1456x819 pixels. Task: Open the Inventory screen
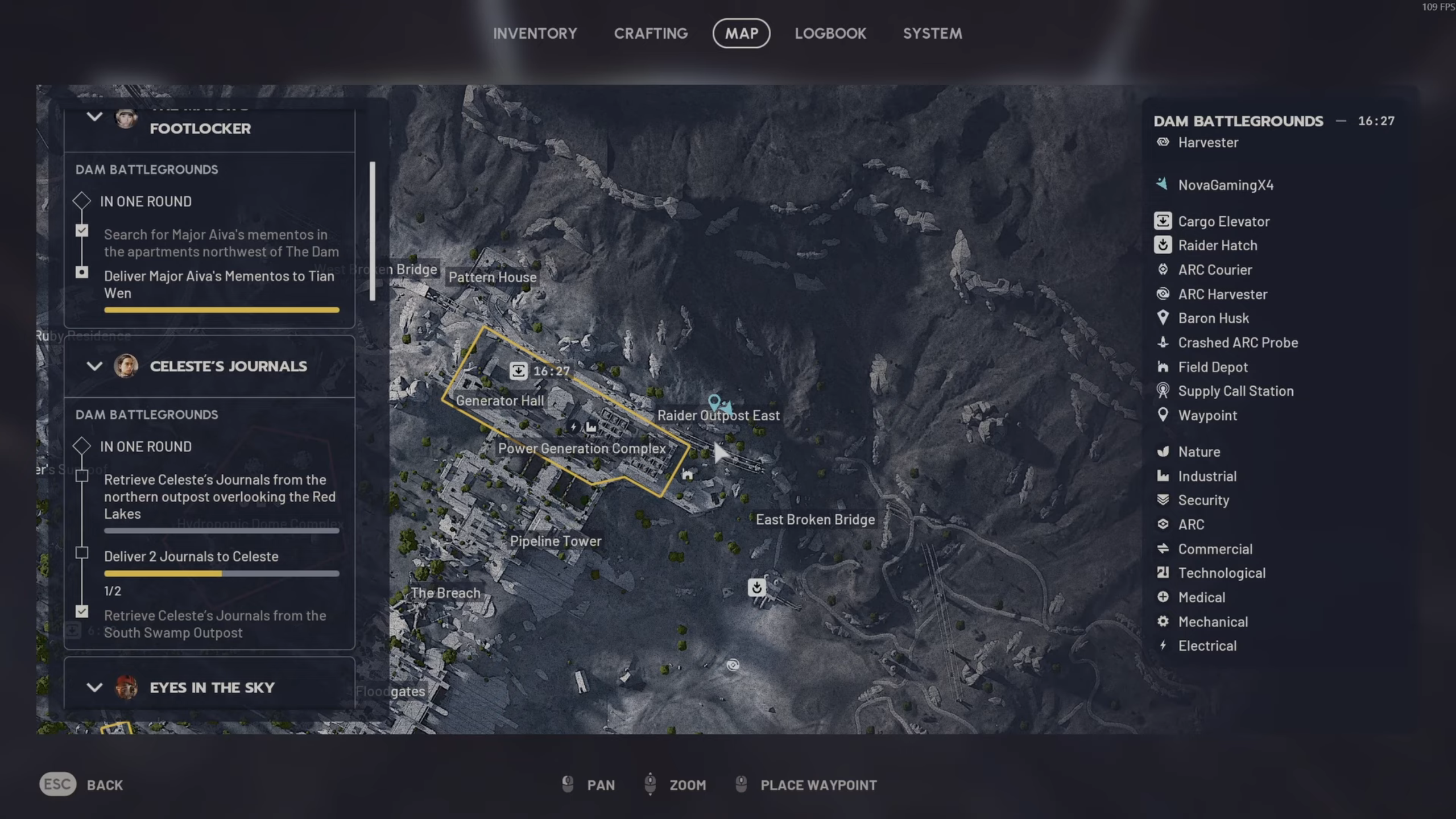(535, 33)
